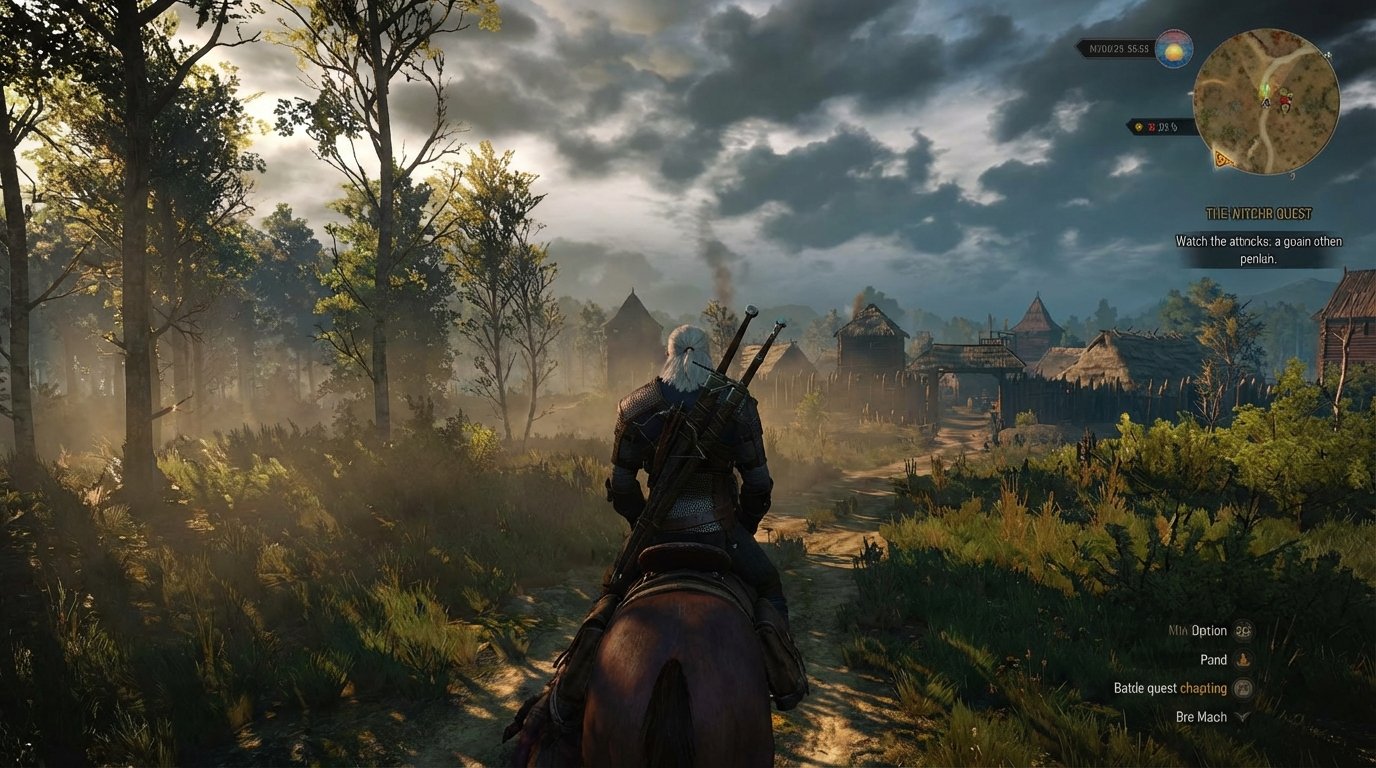
Task: Select the red enemy marker on the minimap
Action: [x=1284, y=102]
